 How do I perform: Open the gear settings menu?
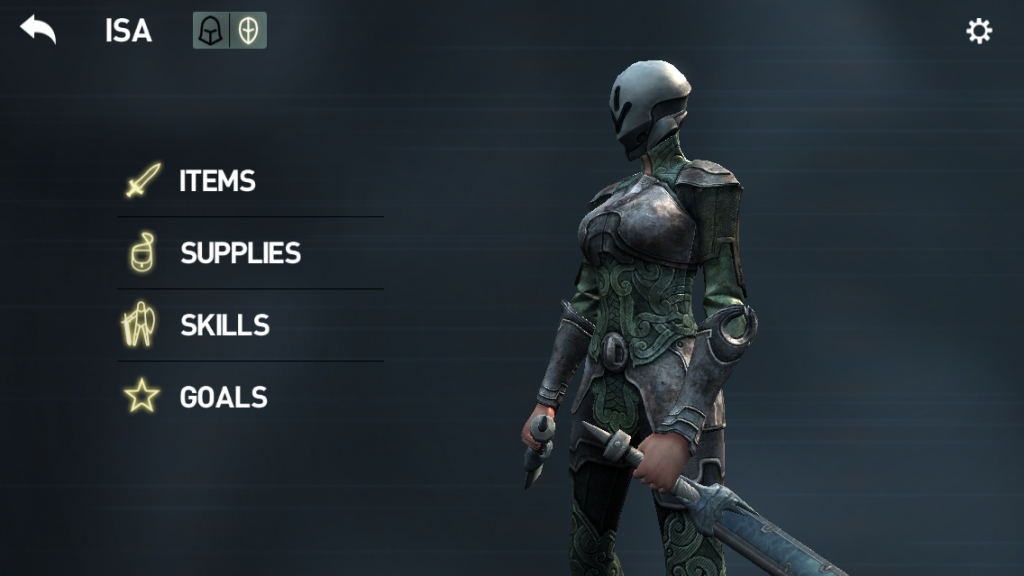tap(978, 31)
